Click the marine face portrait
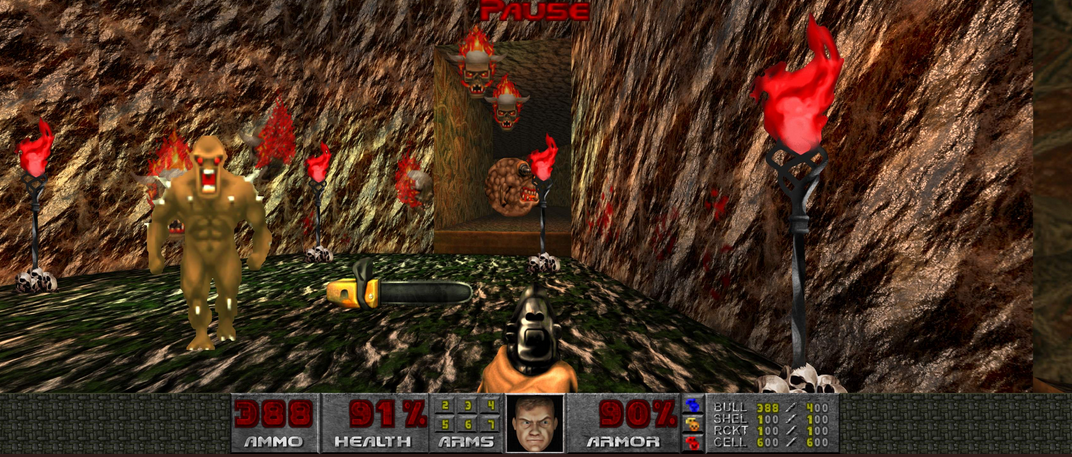The image size is (1072, 457). click(x=535, y=424)
